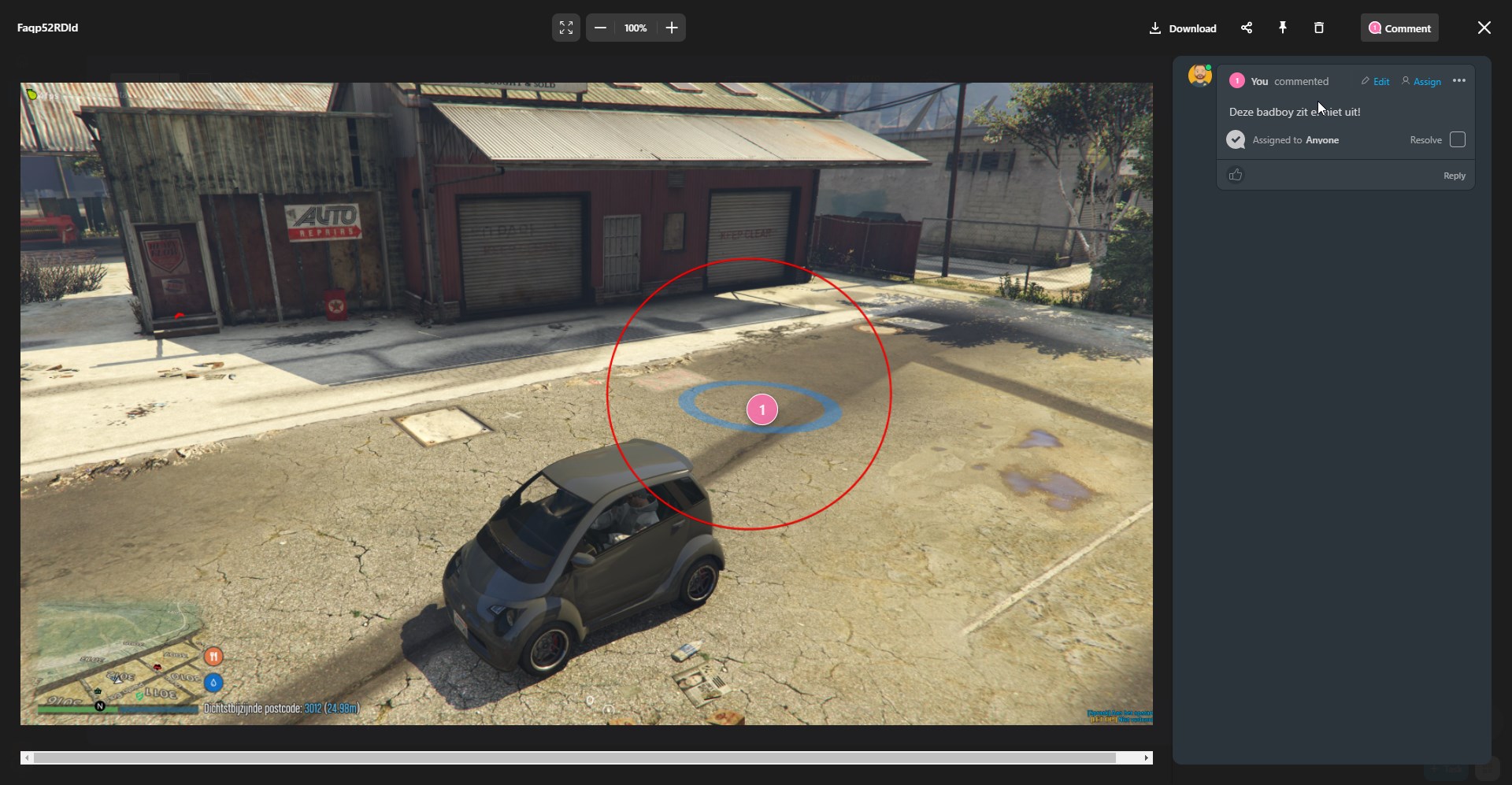The width and height of the screenshot is (1512, 785).
Task: Tick the Resolve checkbox on the comment
Action: 1457,140
